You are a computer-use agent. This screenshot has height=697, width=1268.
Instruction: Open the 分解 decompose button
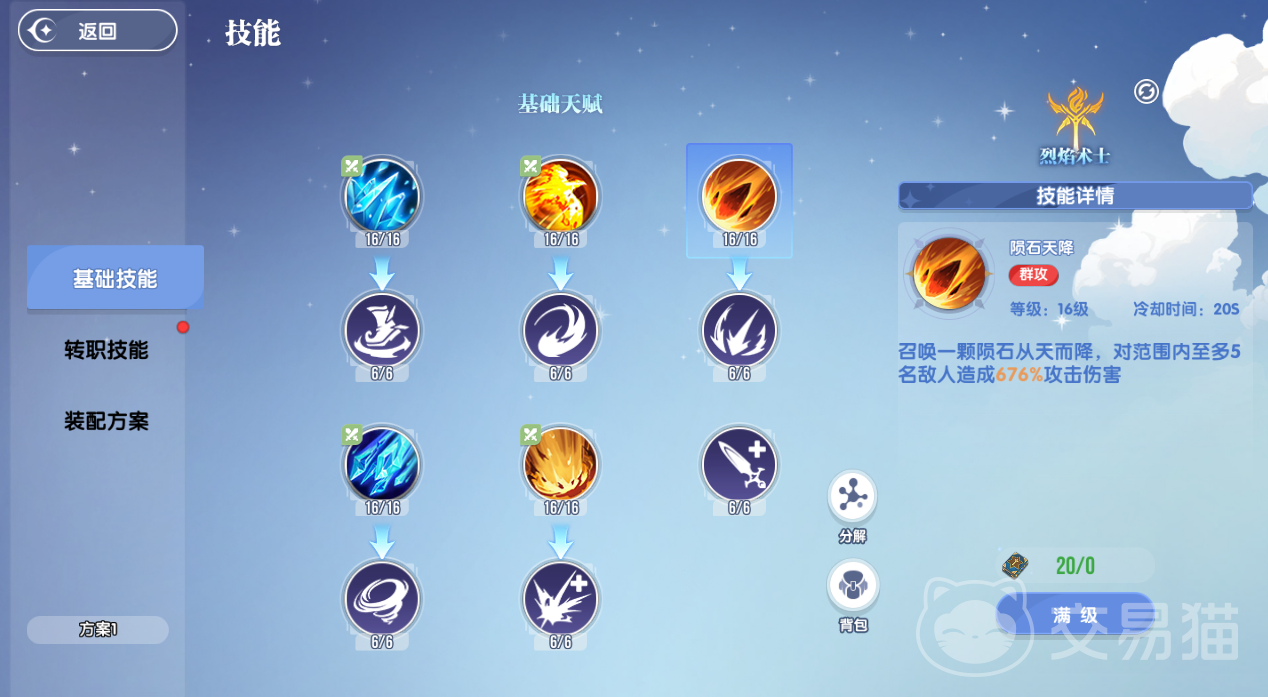click(x=852, y=497)
